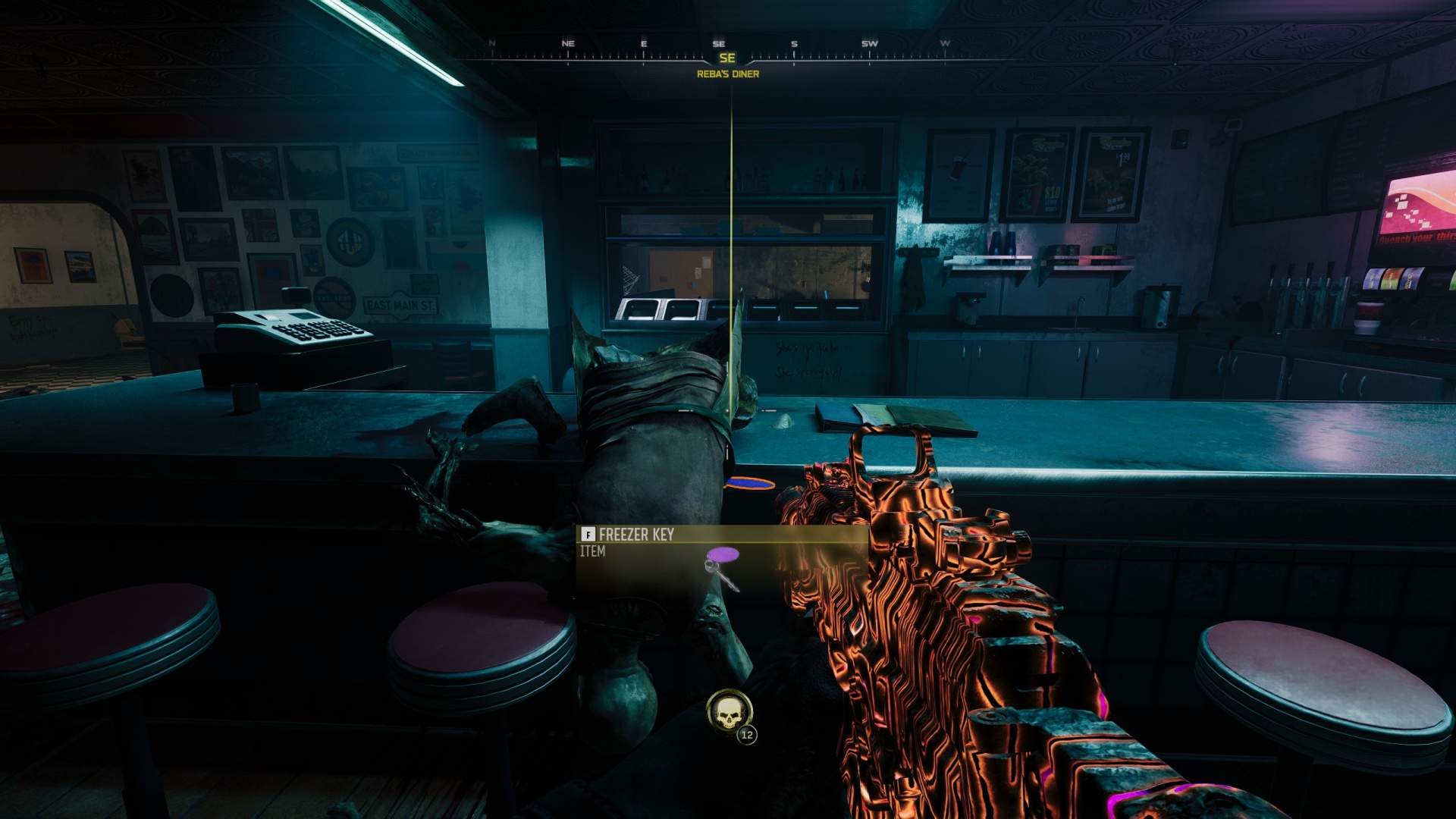Toggle the REBA'S DINER objective label
This screenshot has height=819, width=1456.
[x=730, y=75]
